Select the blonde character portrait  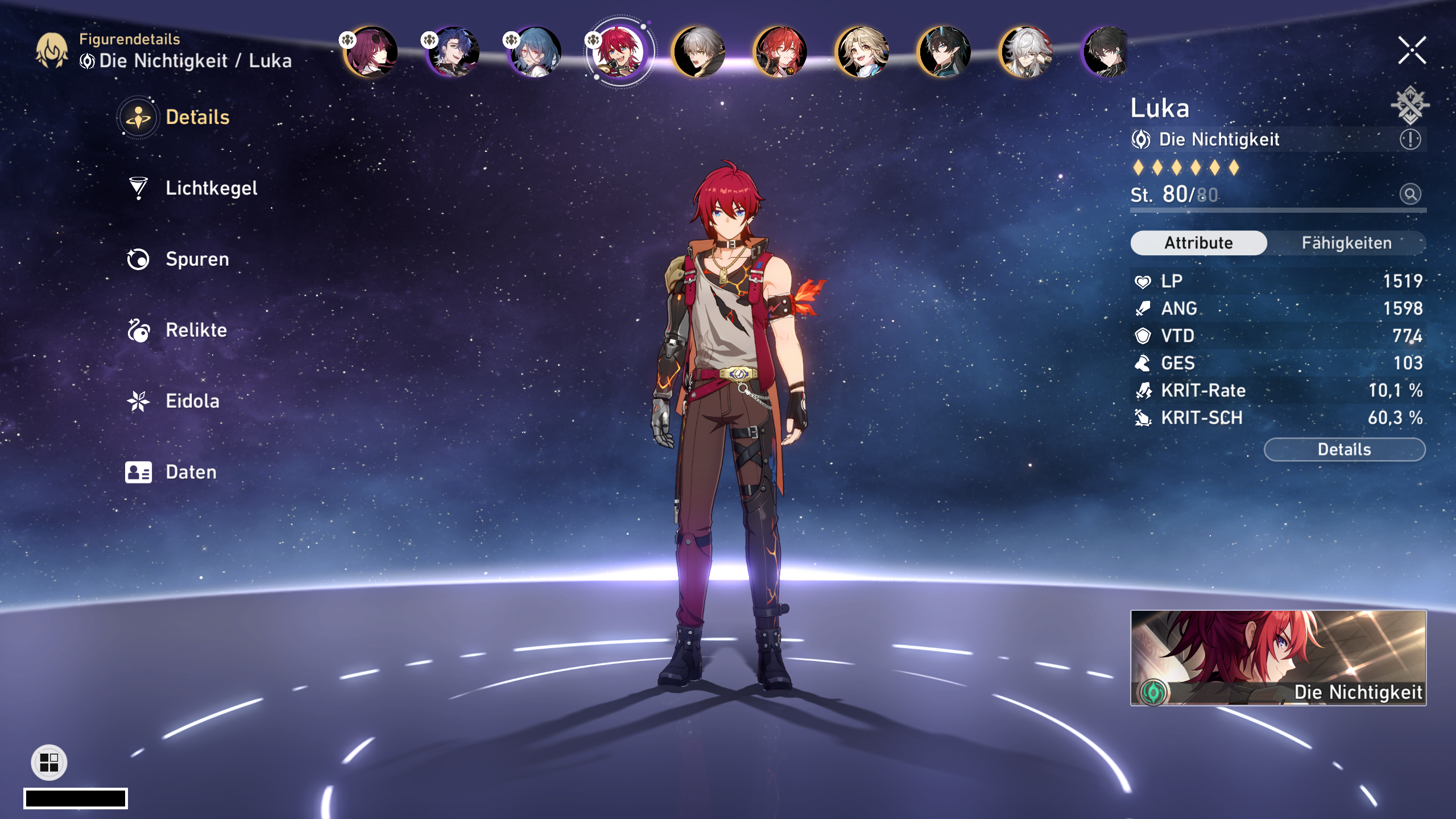point(863,52)
